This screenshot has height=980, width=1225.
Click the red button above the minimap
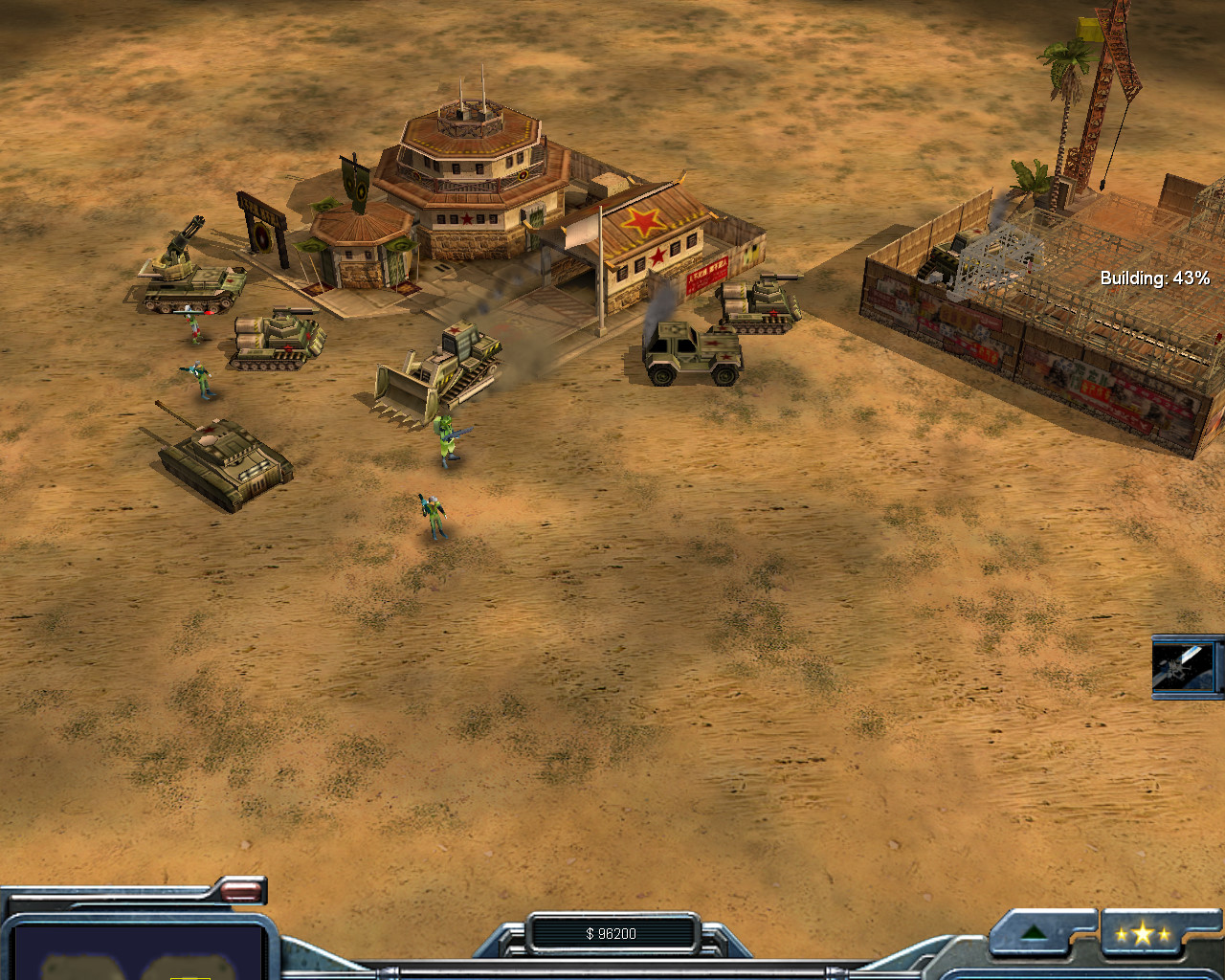coord(241,892)
